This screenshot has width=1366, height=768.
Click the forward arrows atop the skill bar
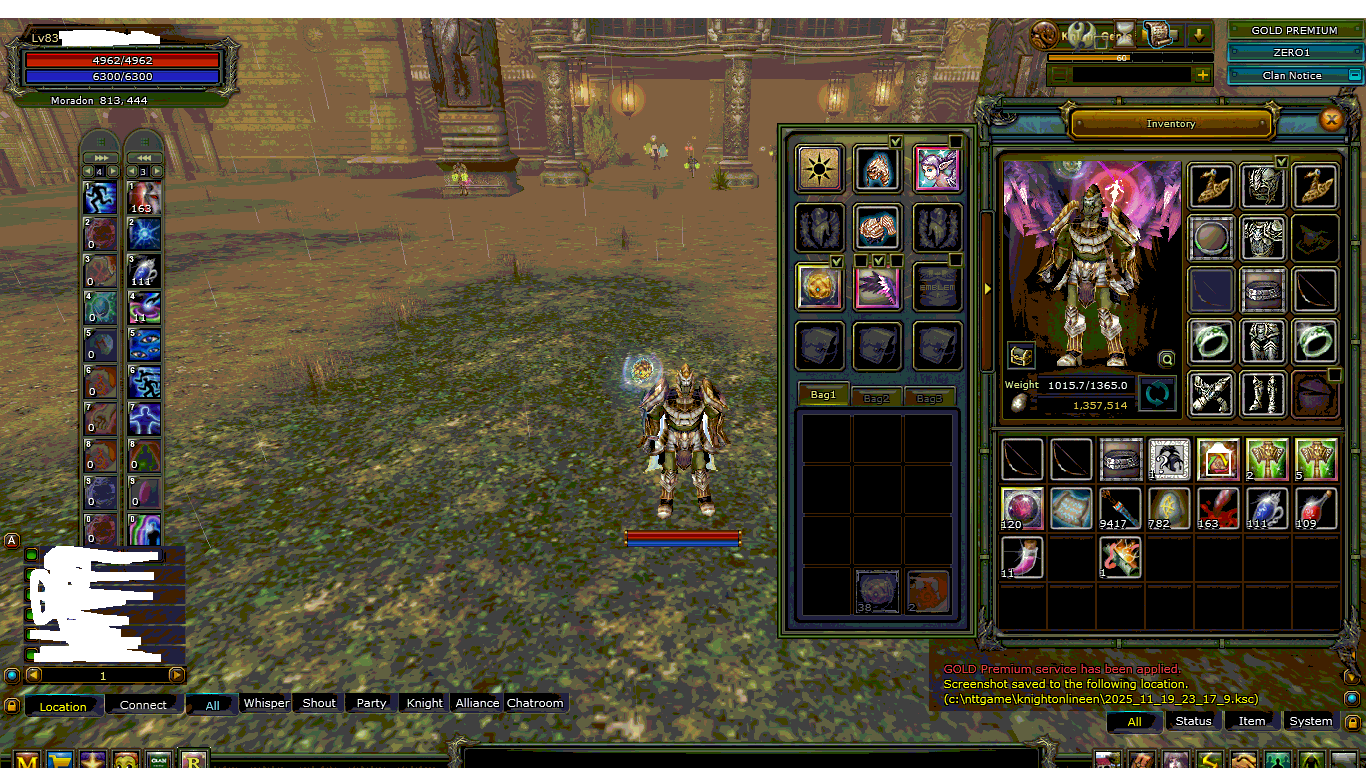point(99,157)
